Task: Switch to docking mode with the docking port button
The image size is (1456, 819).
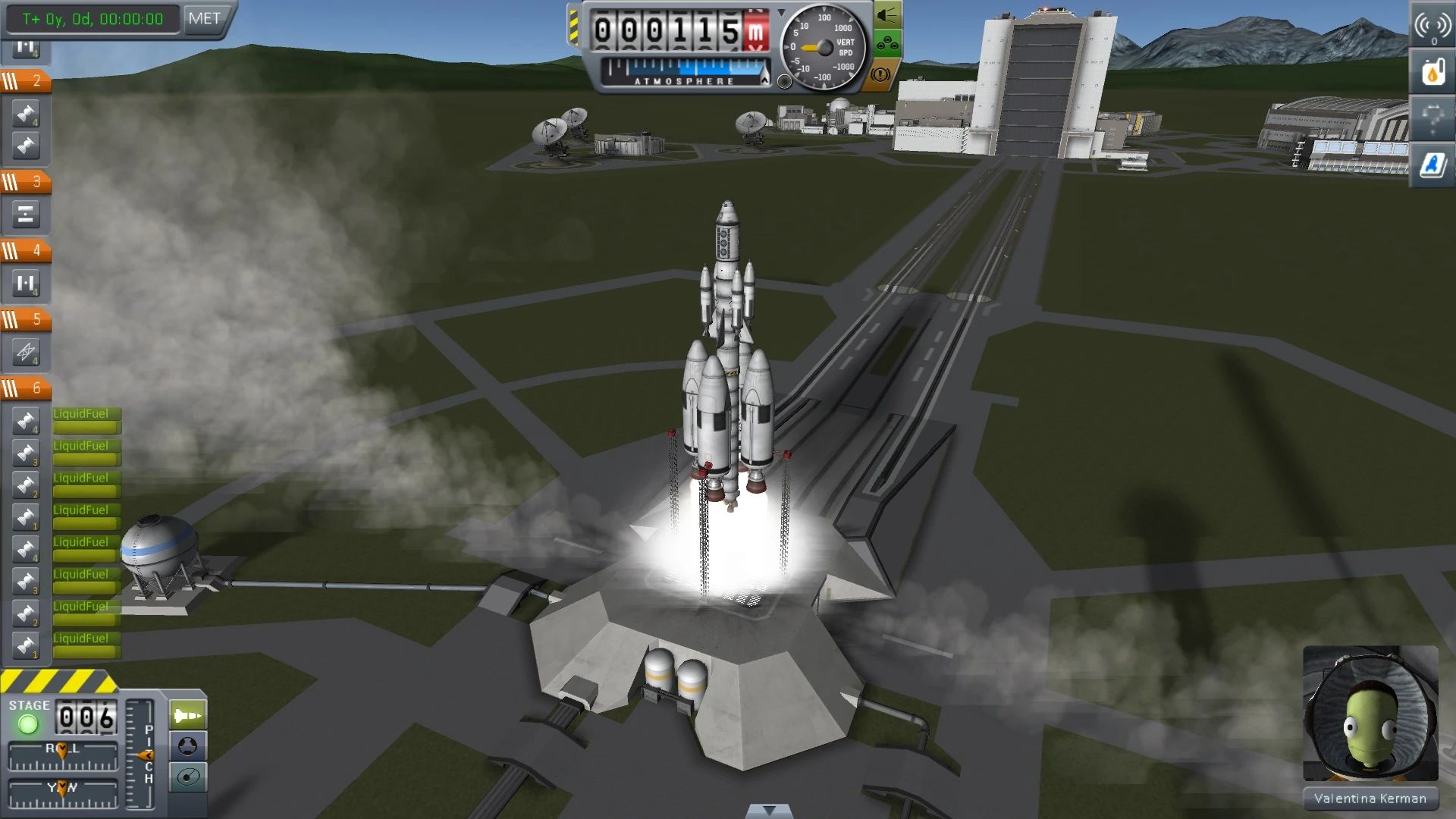Action: pyautogui.click(x=187, y=746)
